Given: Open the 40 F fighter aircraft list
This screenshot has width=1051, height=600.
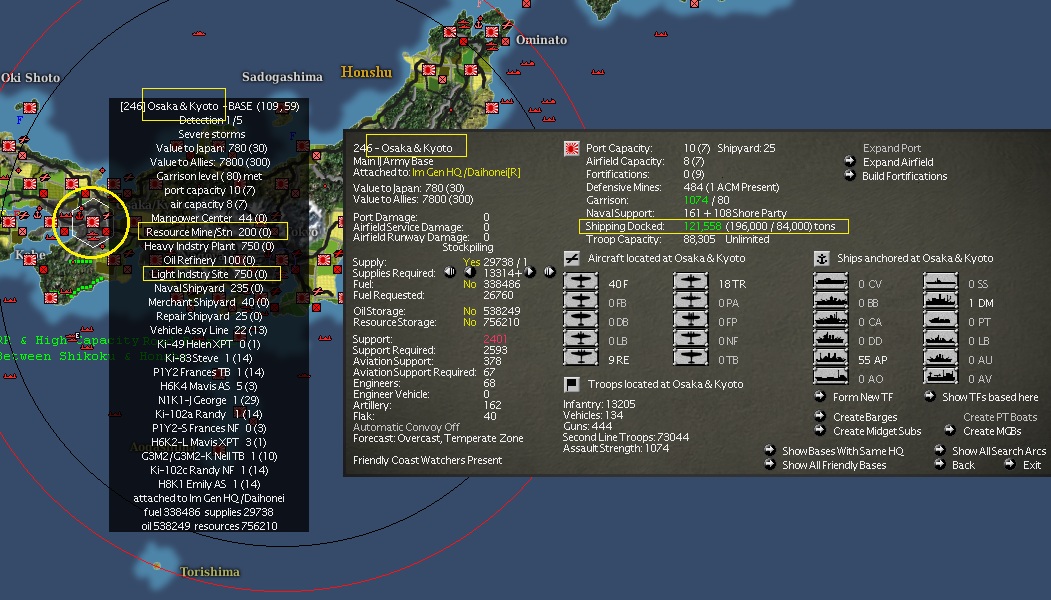Looking at the screenshot, I should (x=581, y=284).
